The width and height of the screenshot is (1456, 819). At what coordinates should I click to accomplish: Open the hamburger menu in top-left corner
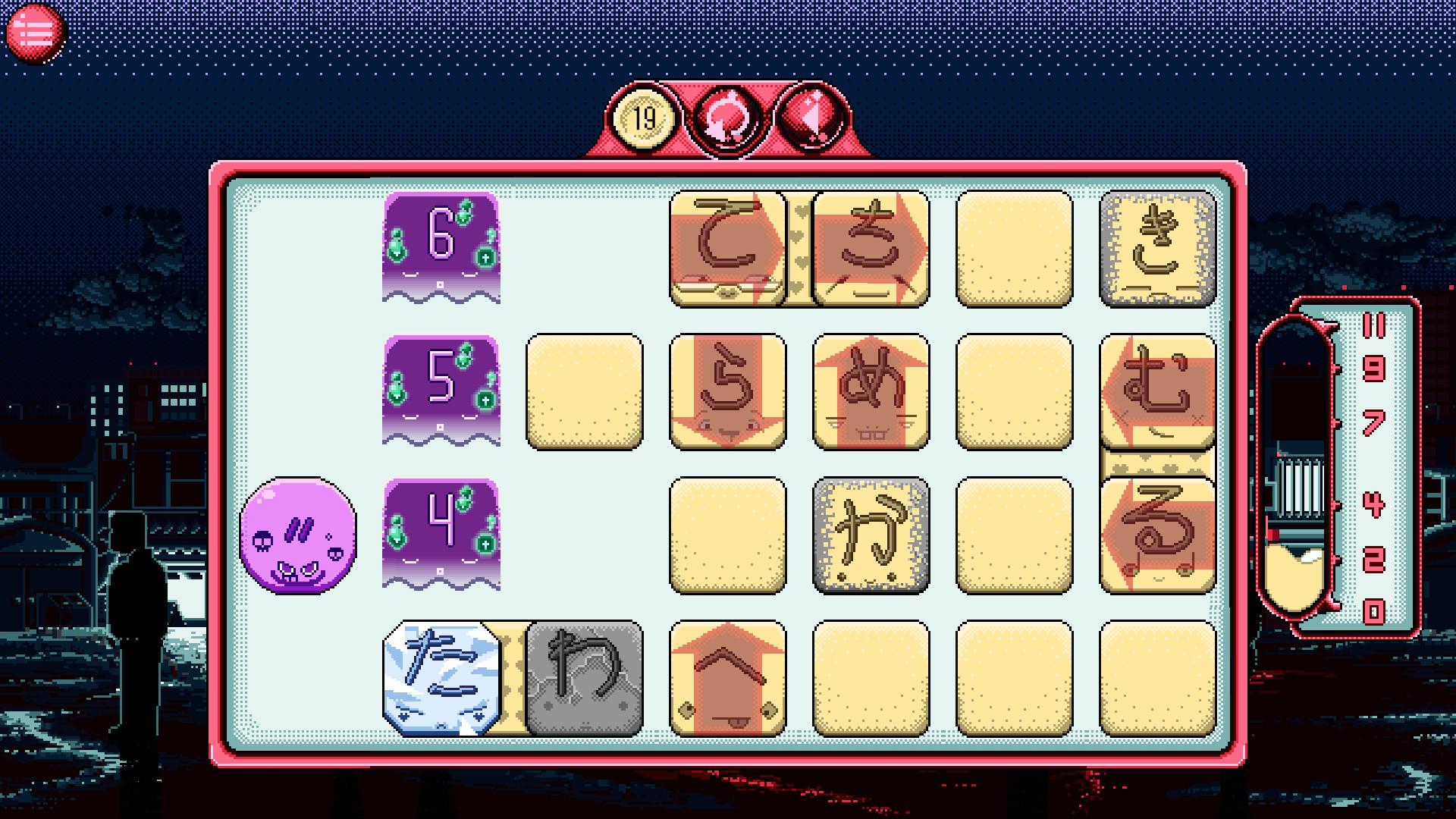click(x=37, y=29)
